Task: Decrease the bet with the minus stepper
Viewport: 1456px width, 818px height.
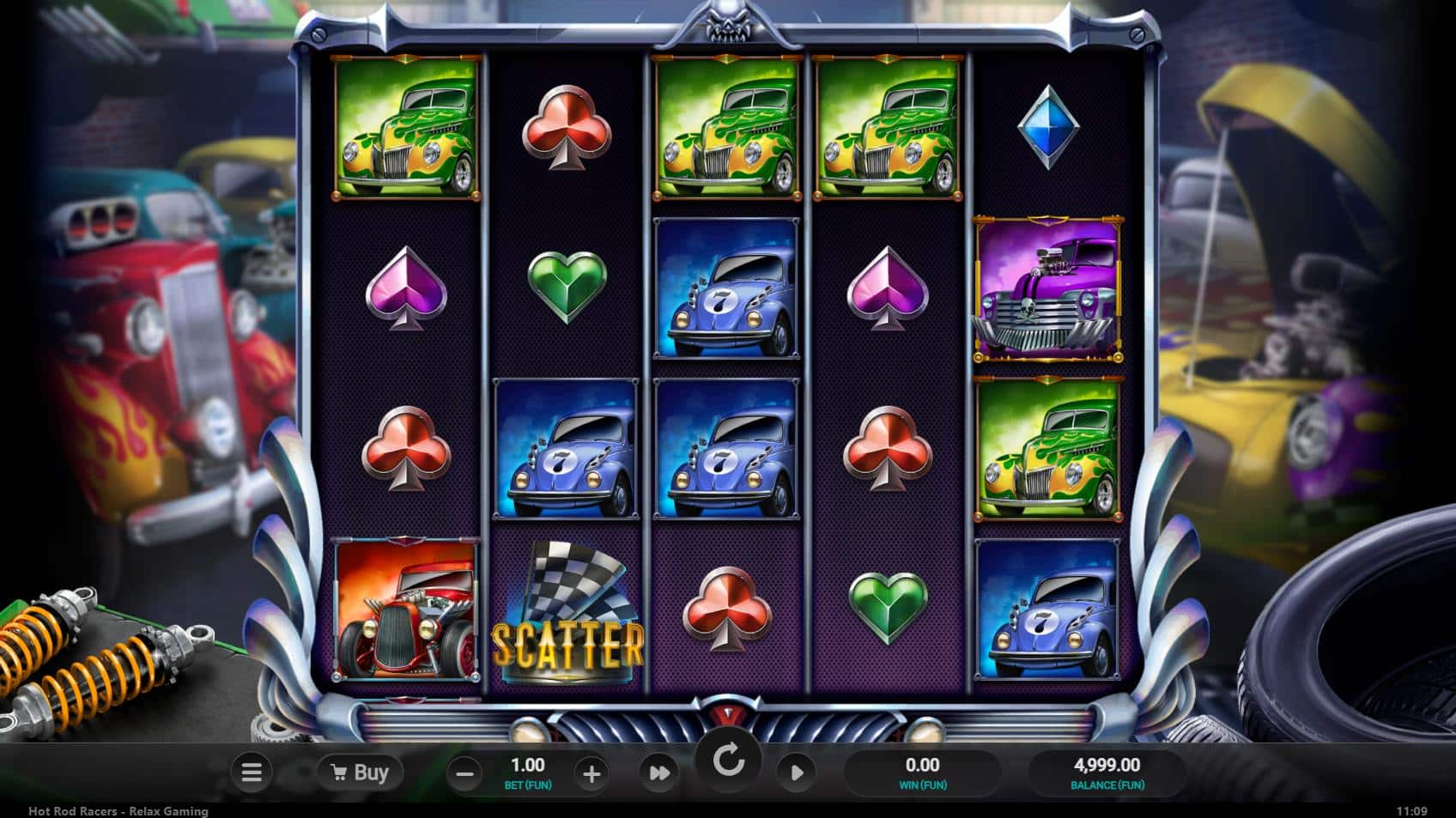Action: pyautogui.click(x=465, y=772)
